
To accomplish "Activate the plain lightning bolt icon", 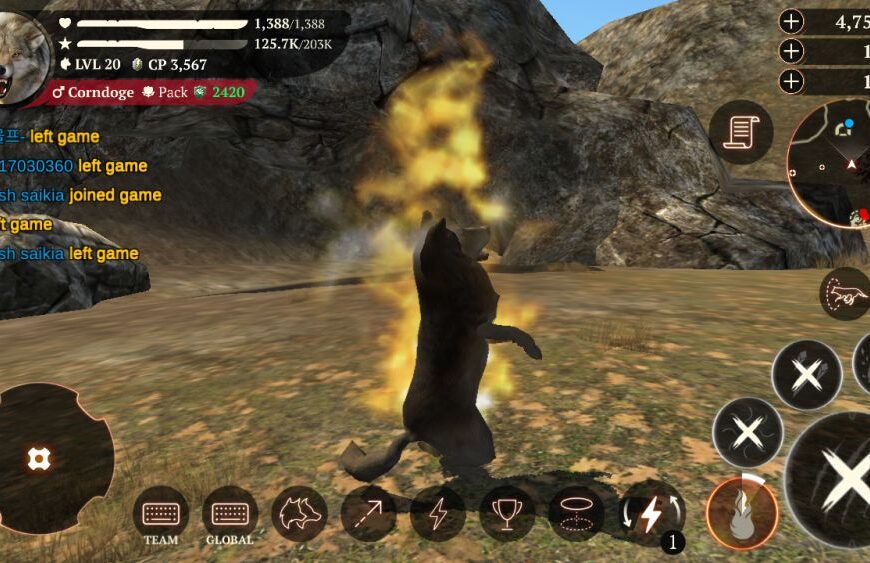I will [x=438, y=513].
